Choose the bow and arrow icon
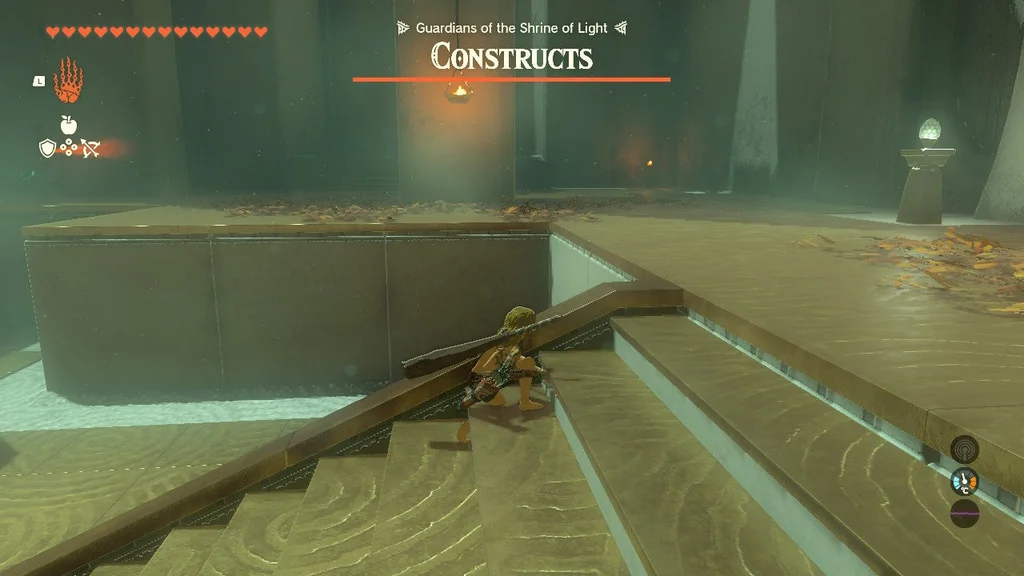The height and width of the screenshot is (576, 1024). [91, 149]
